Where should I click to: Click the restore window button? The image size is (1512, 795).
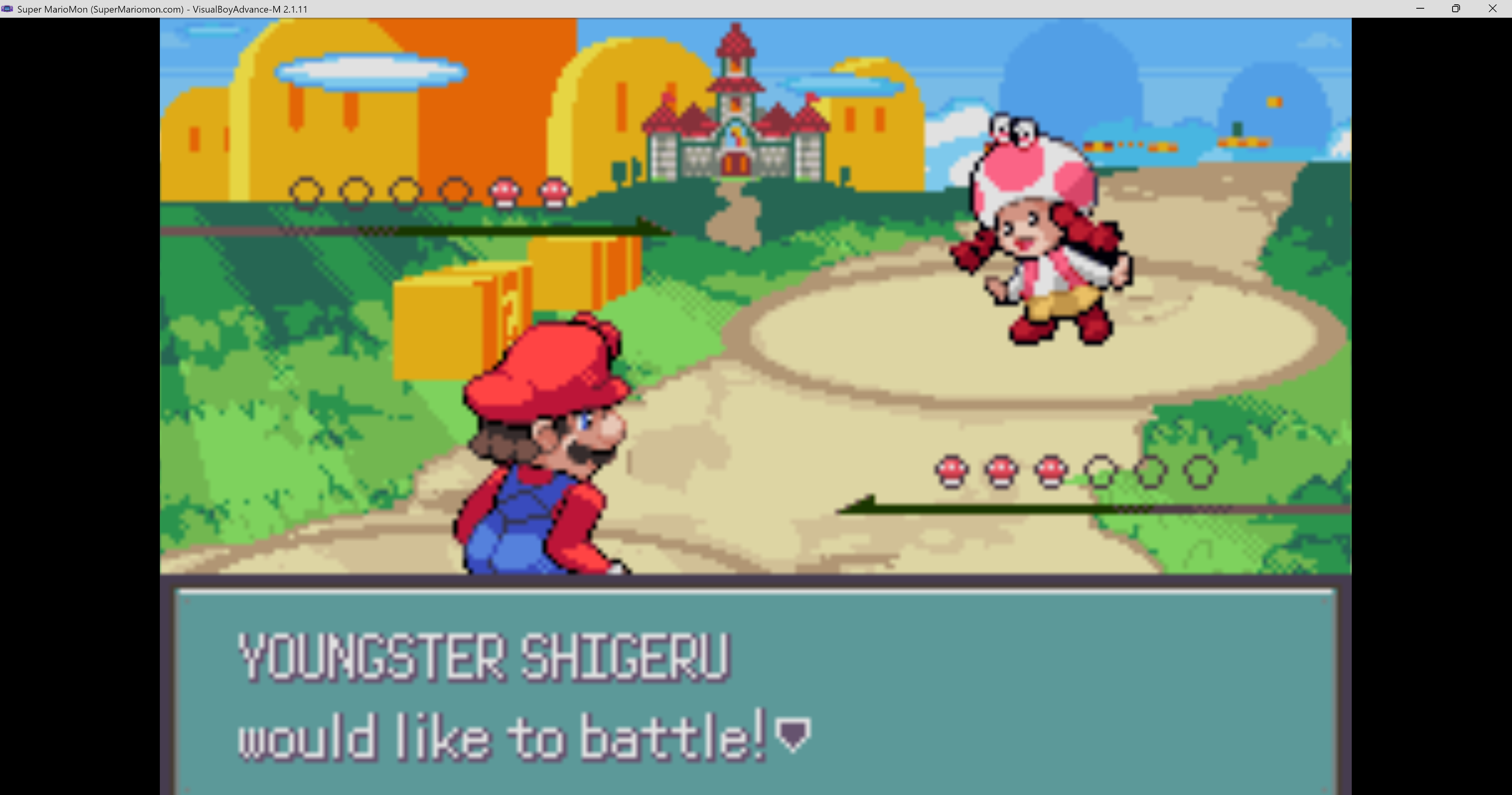click(1456, 8)
